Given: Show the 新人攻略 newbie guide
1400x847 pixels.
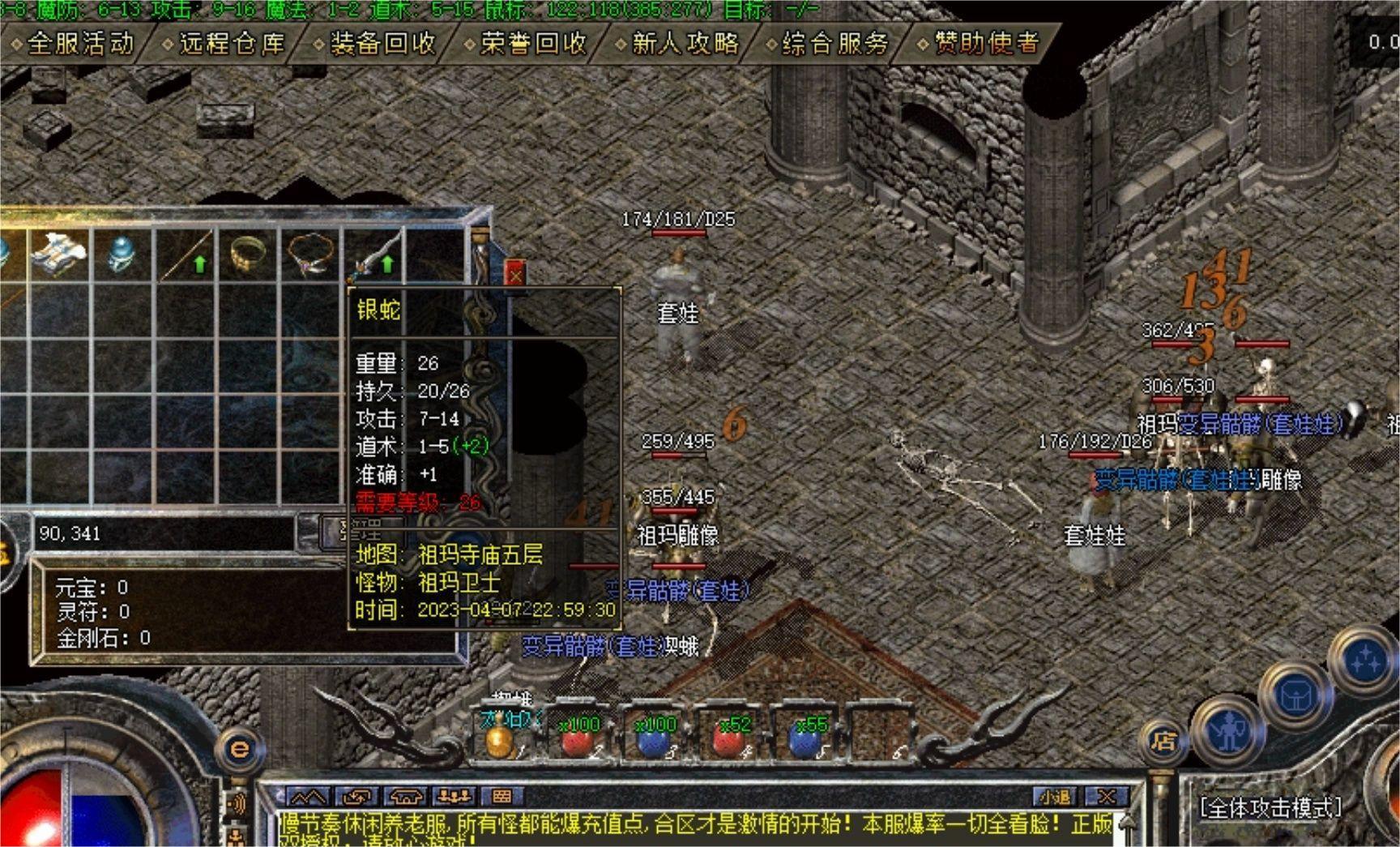Looking at the screenshot, I should coord(685,43).
